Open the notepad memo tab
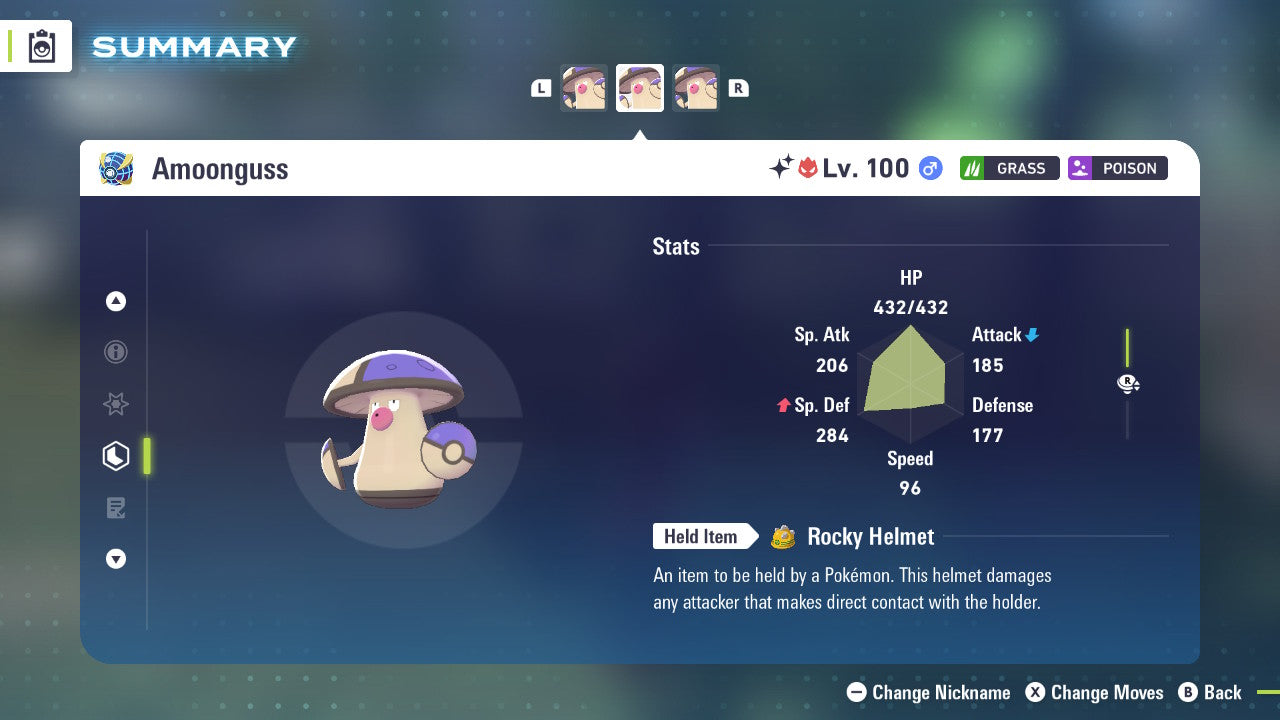The width and height of the screenshot is (1280, 720). [x=116, y=508]
